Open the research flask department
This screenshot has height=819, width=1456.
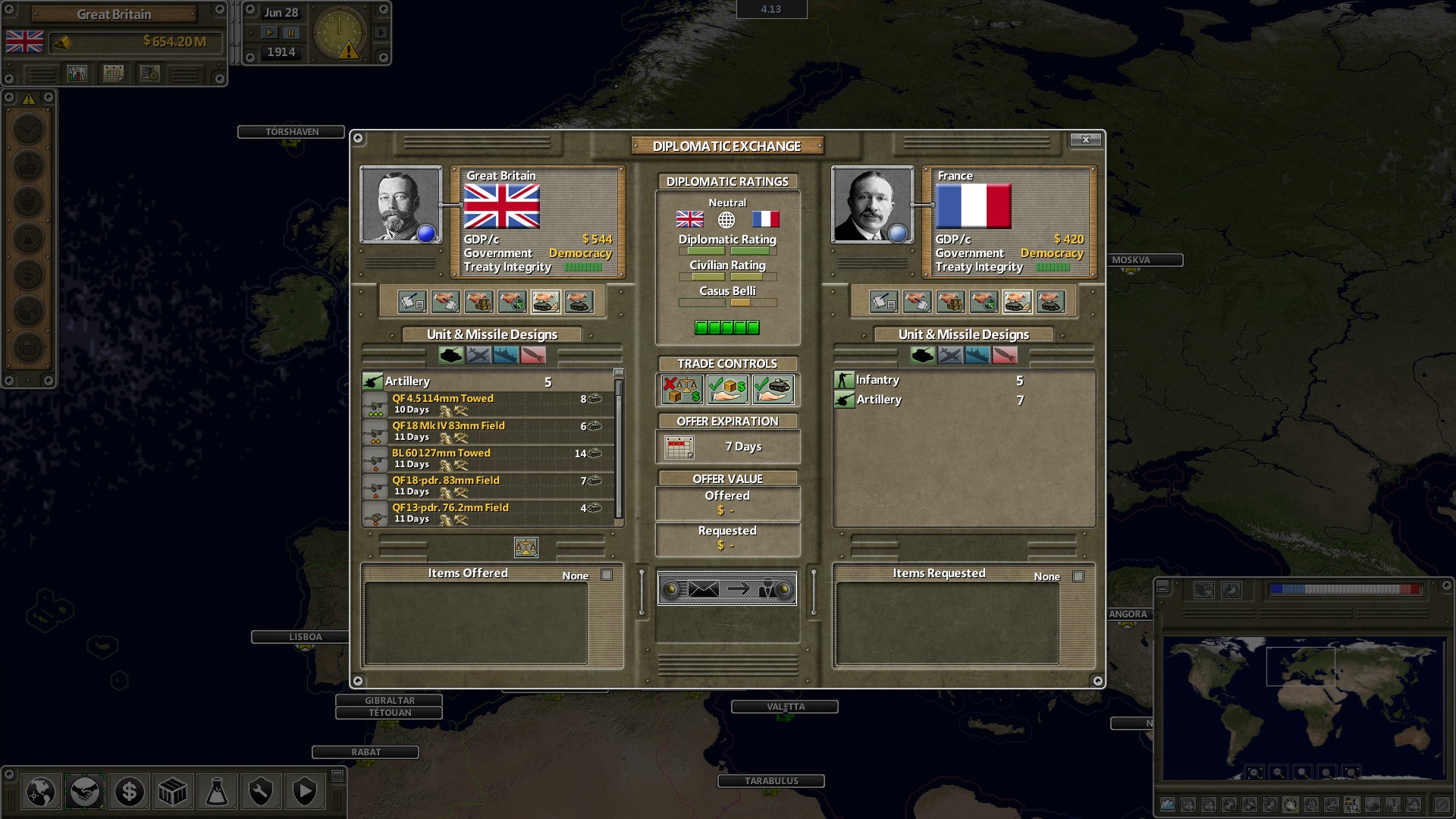(x=217, y=792)
